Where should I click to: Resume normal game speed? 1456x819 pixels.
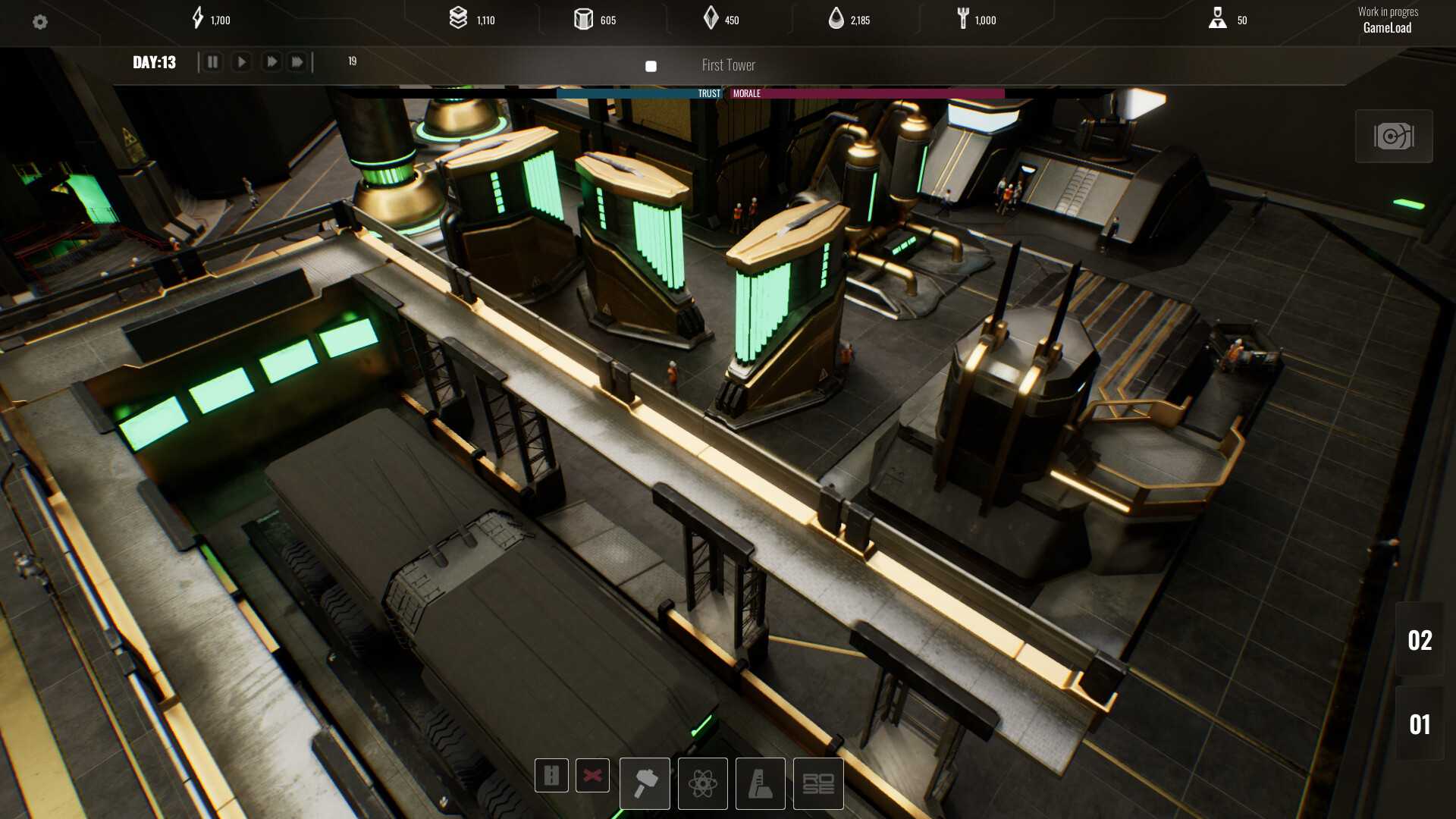[x=242, y=61]
